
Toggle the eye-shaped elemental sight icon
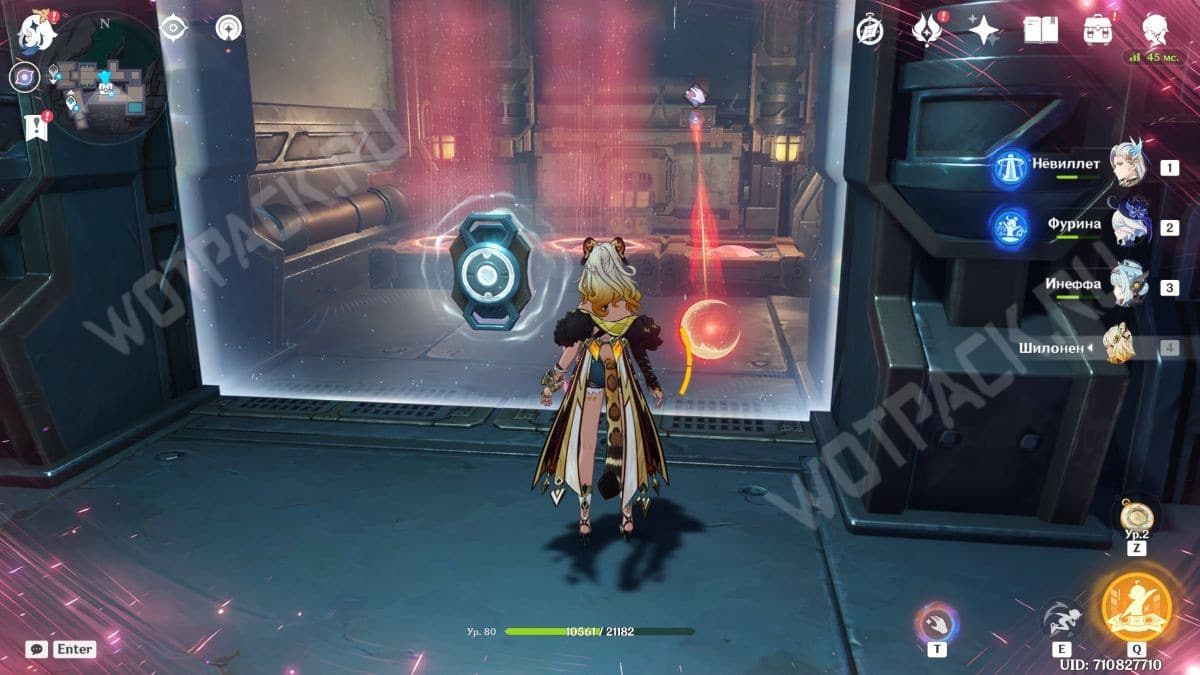click(174, 28)
